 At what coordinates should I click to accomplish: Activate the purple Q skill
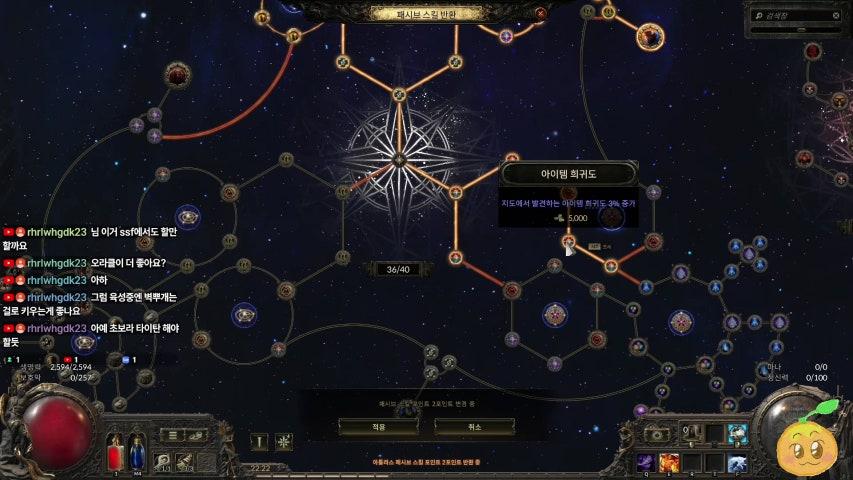645,462
